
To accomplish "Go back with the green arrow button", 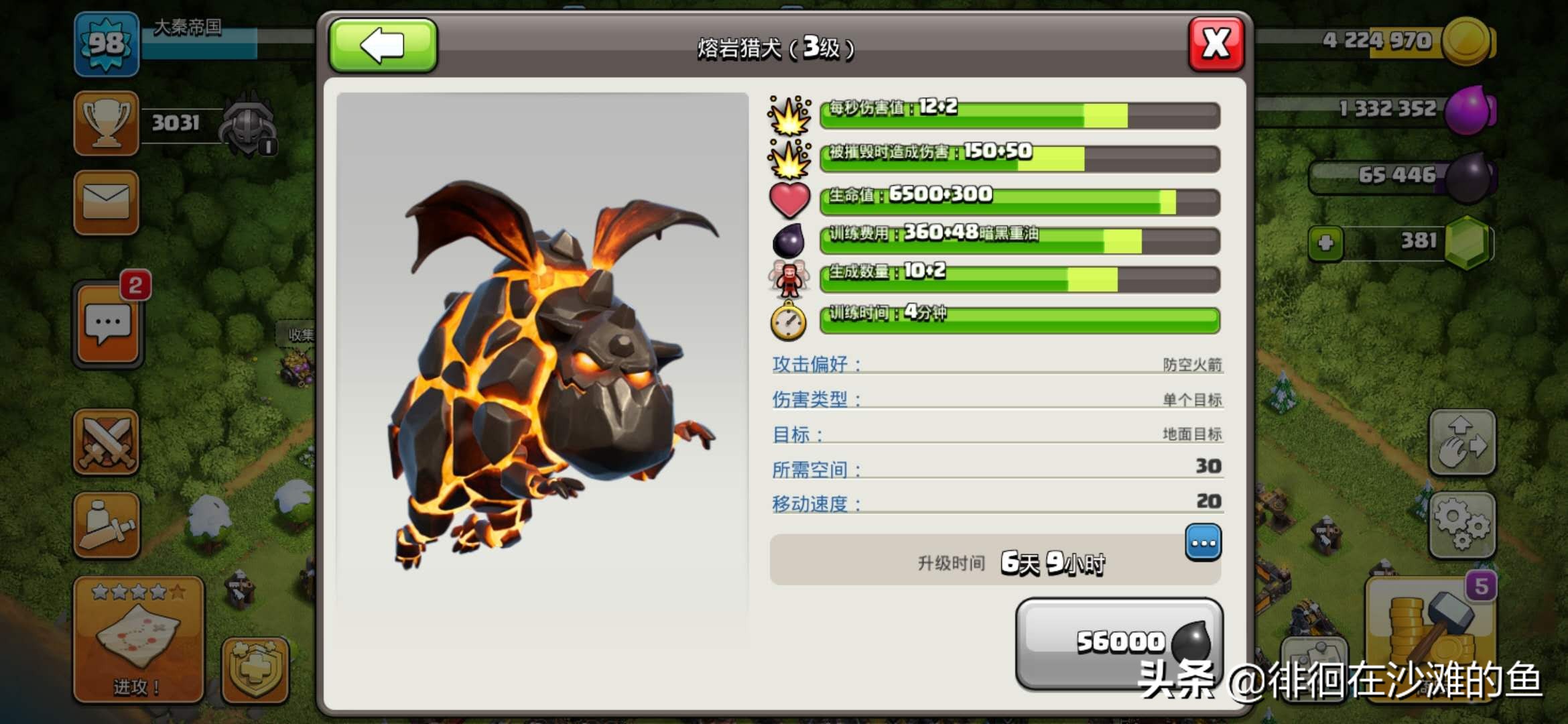I will [383, 46].
